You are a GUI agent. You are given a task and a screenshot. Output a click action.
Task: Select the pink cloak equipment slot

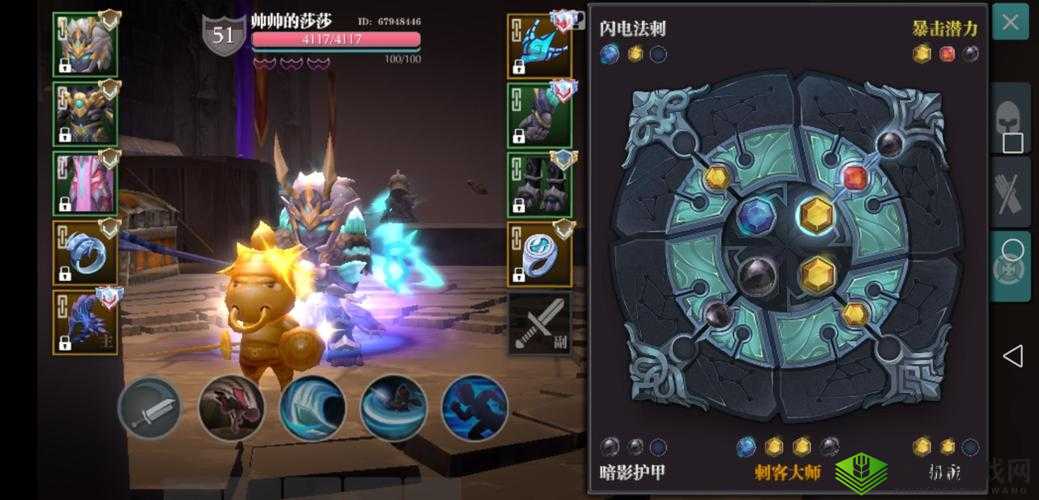coord(85,181)
